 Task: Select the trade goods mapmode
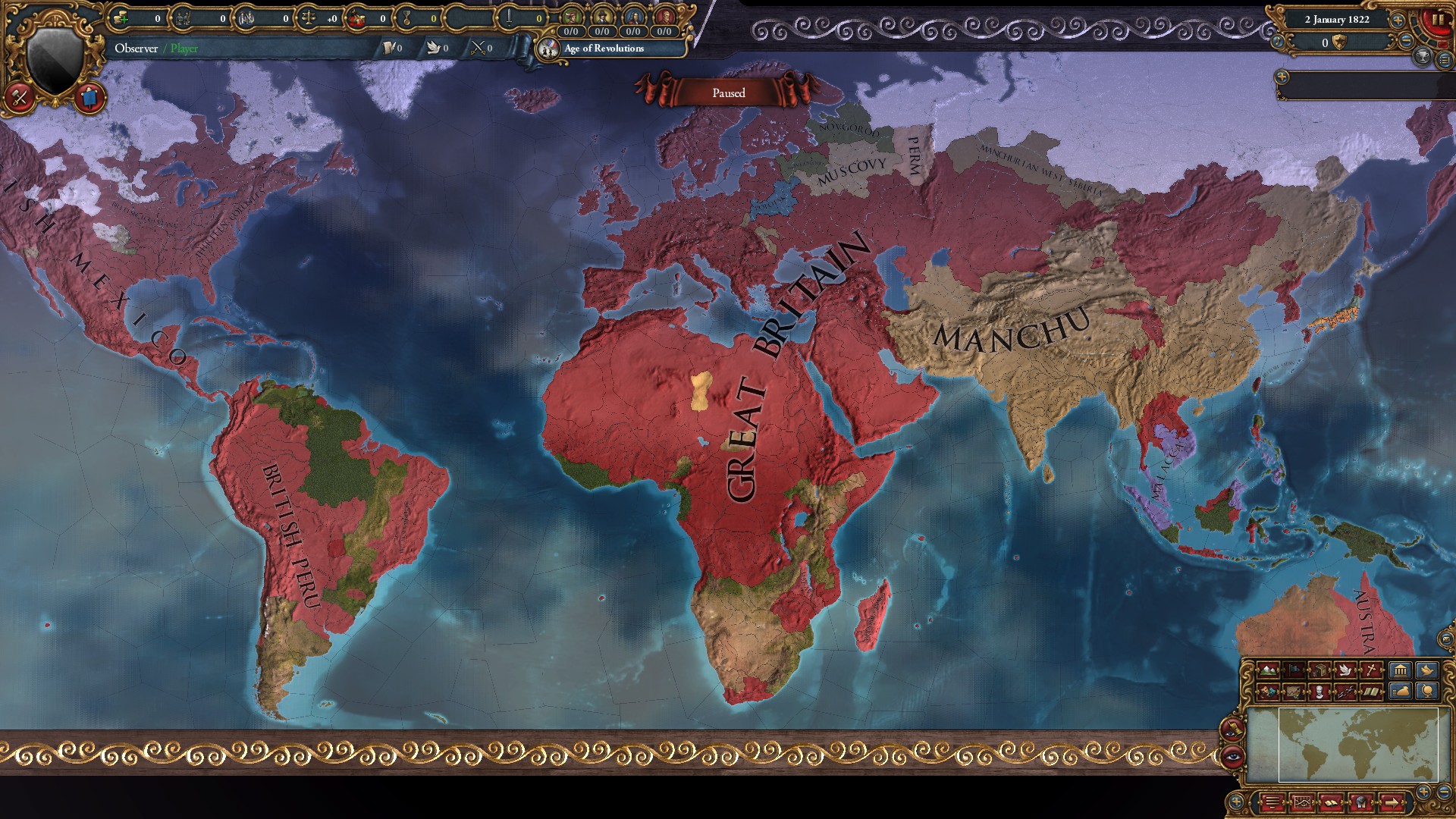pos(1319,670)
